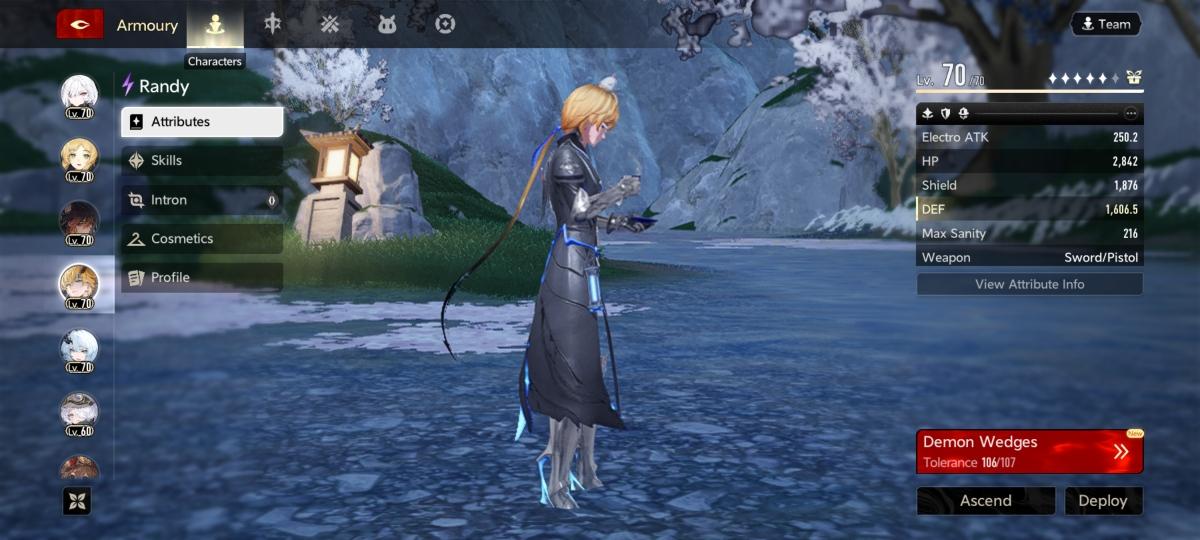Switch to the Characters tab

[x=215, y=25]
